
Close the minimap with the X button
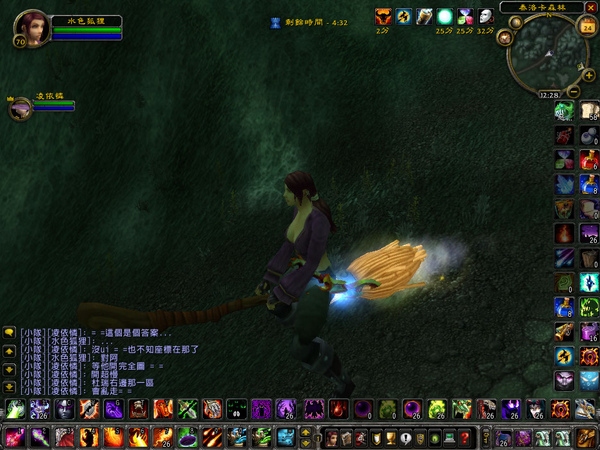(x=590, y=6)
